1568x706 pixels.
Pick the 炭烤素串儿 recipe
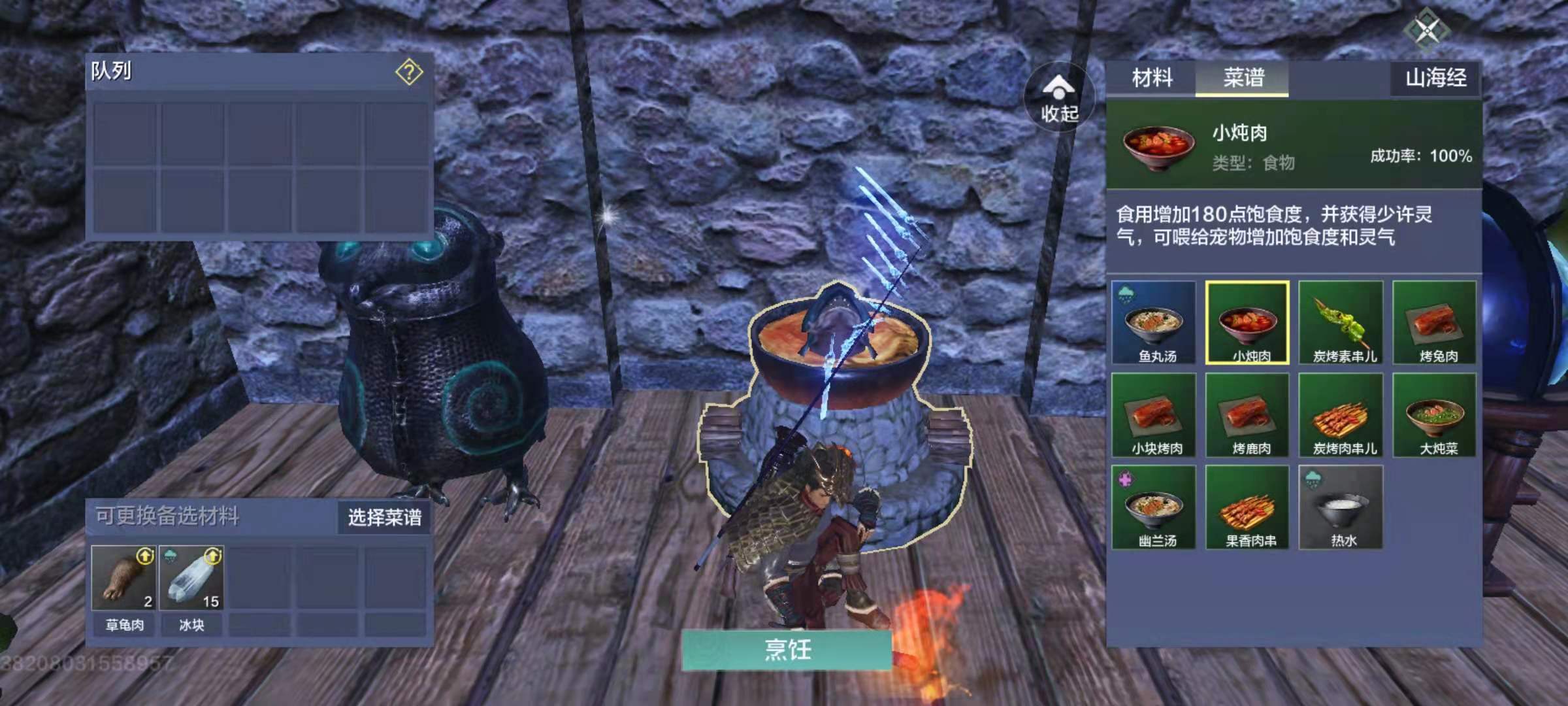(x=1341, y=323)
